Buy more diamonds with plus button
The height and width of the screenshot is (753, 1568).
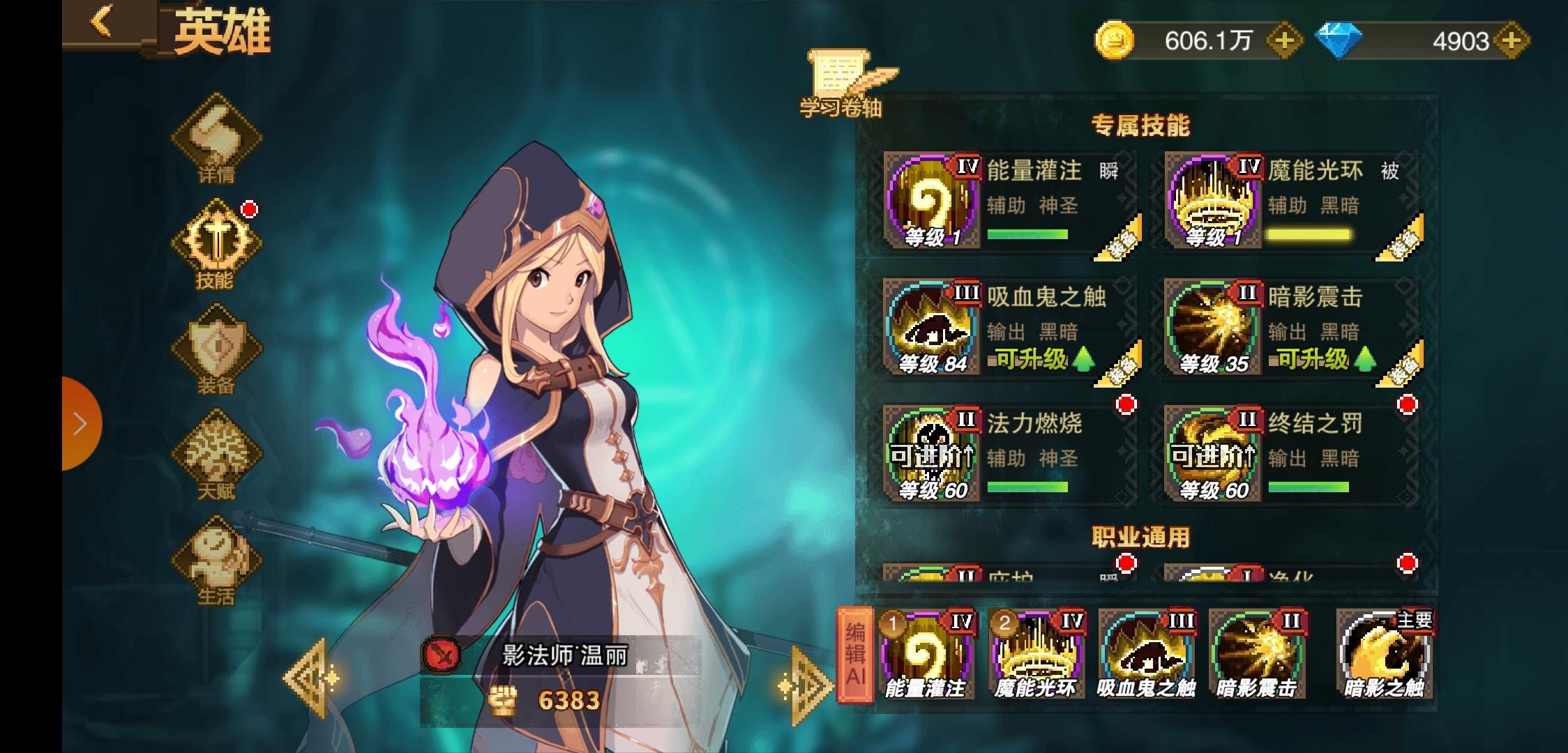(x=1511, y=41)
